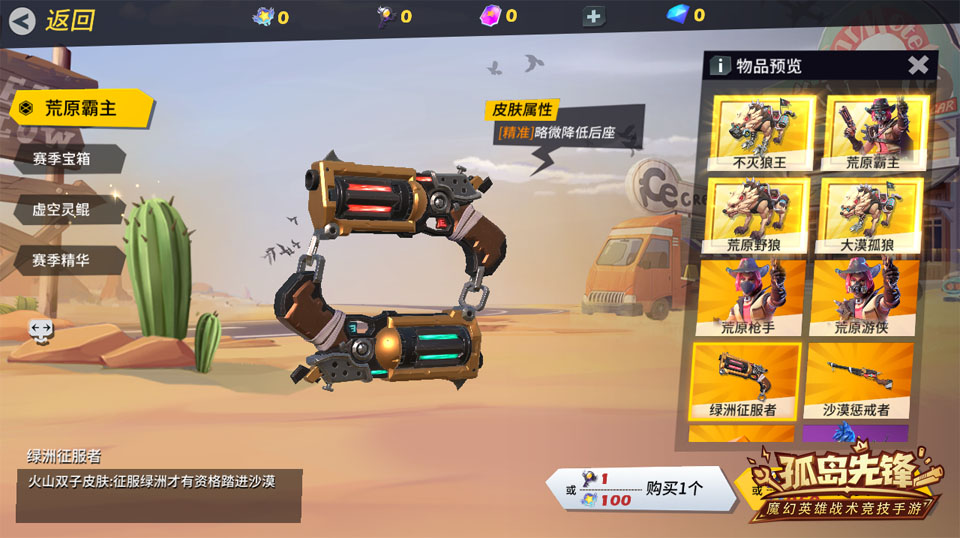This screenshot has height=538, width=960.
Task: Pick the 绿洲征服者 weapon skin
Action: 746,380
